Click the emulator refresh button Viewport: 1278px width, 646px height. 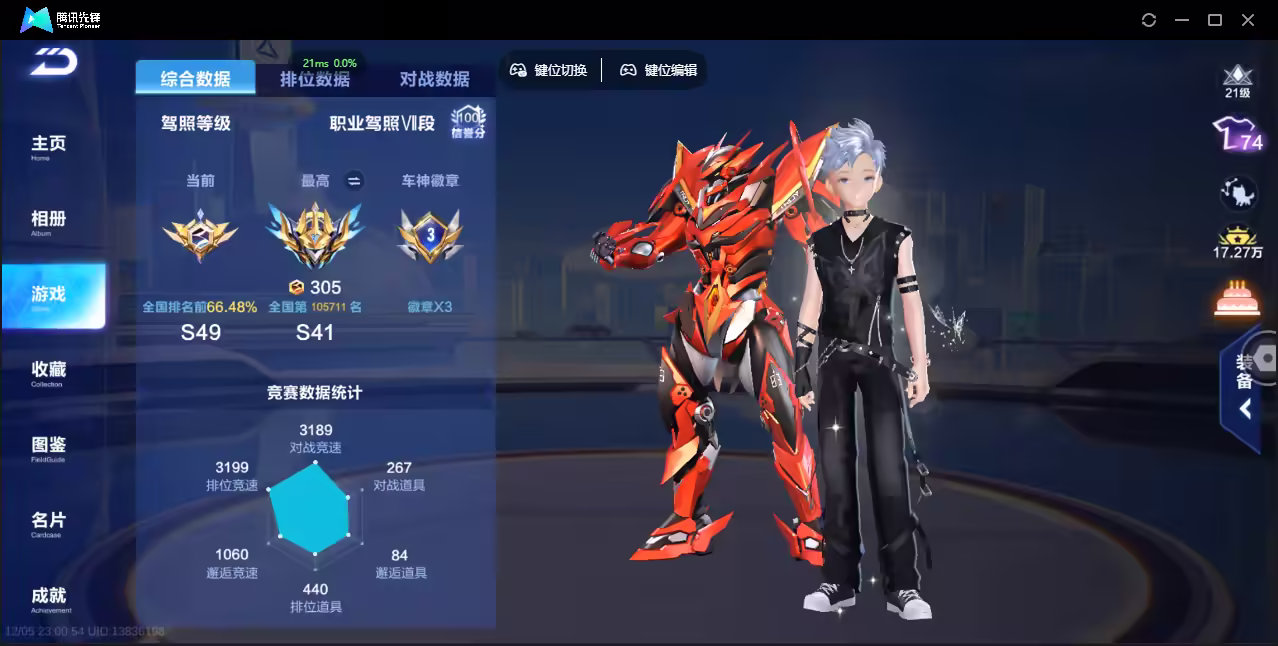(x=1149, y=20)
